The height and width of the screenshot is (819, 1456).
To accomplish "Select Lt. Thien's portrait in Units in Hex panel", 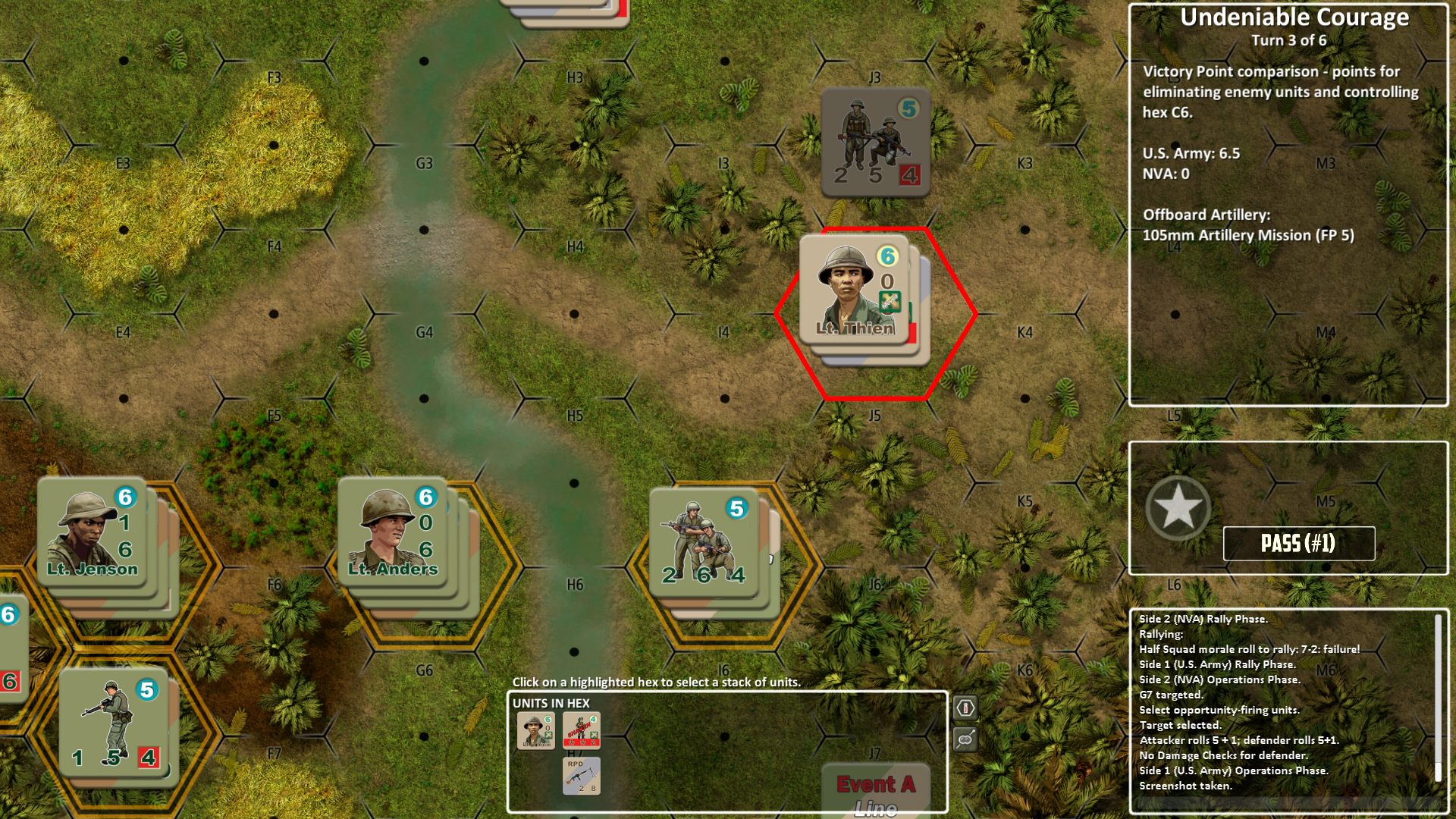I will coord(536,732).
